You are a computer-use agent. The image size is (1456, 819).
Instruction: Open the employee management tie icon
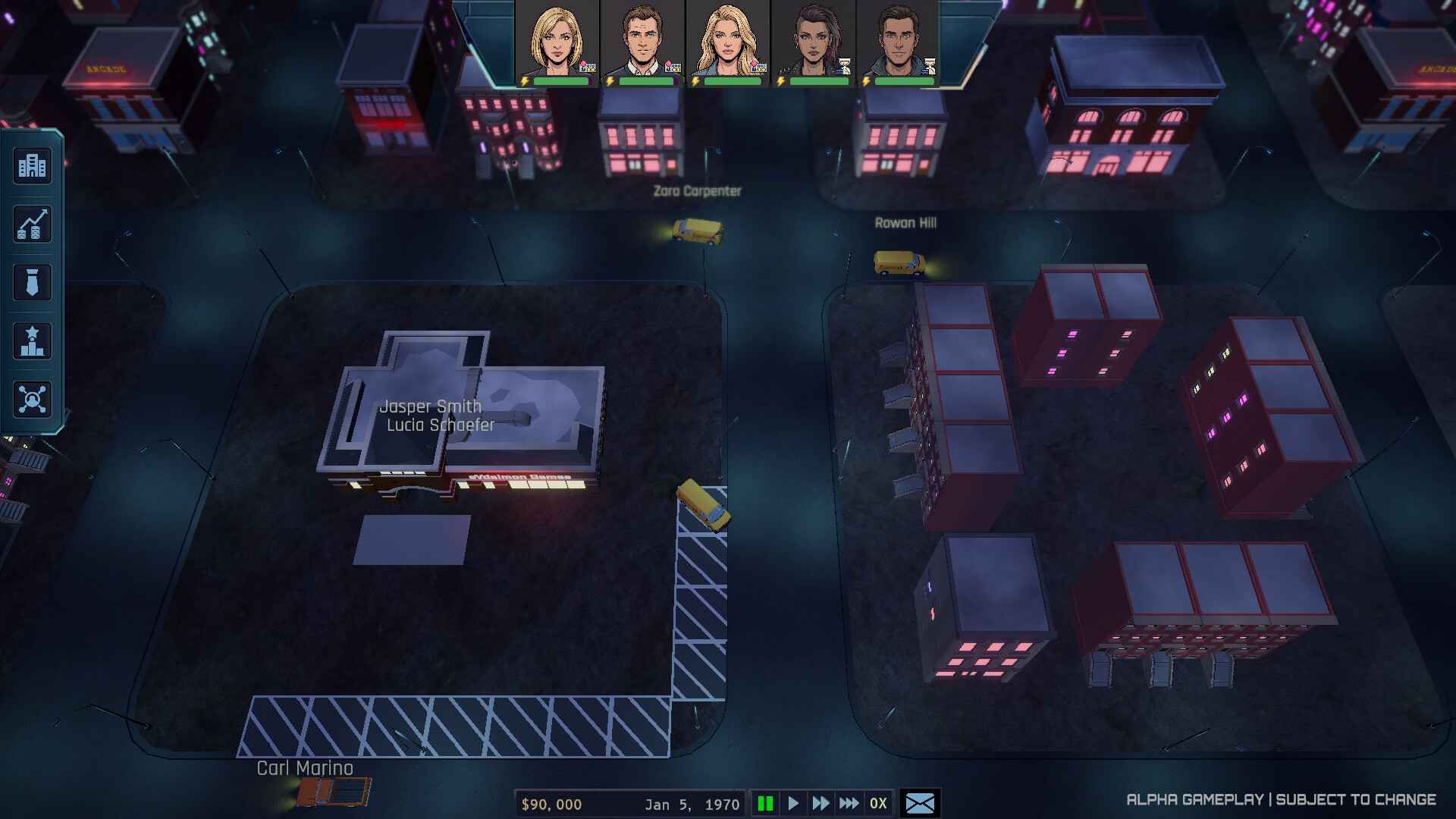31,282
